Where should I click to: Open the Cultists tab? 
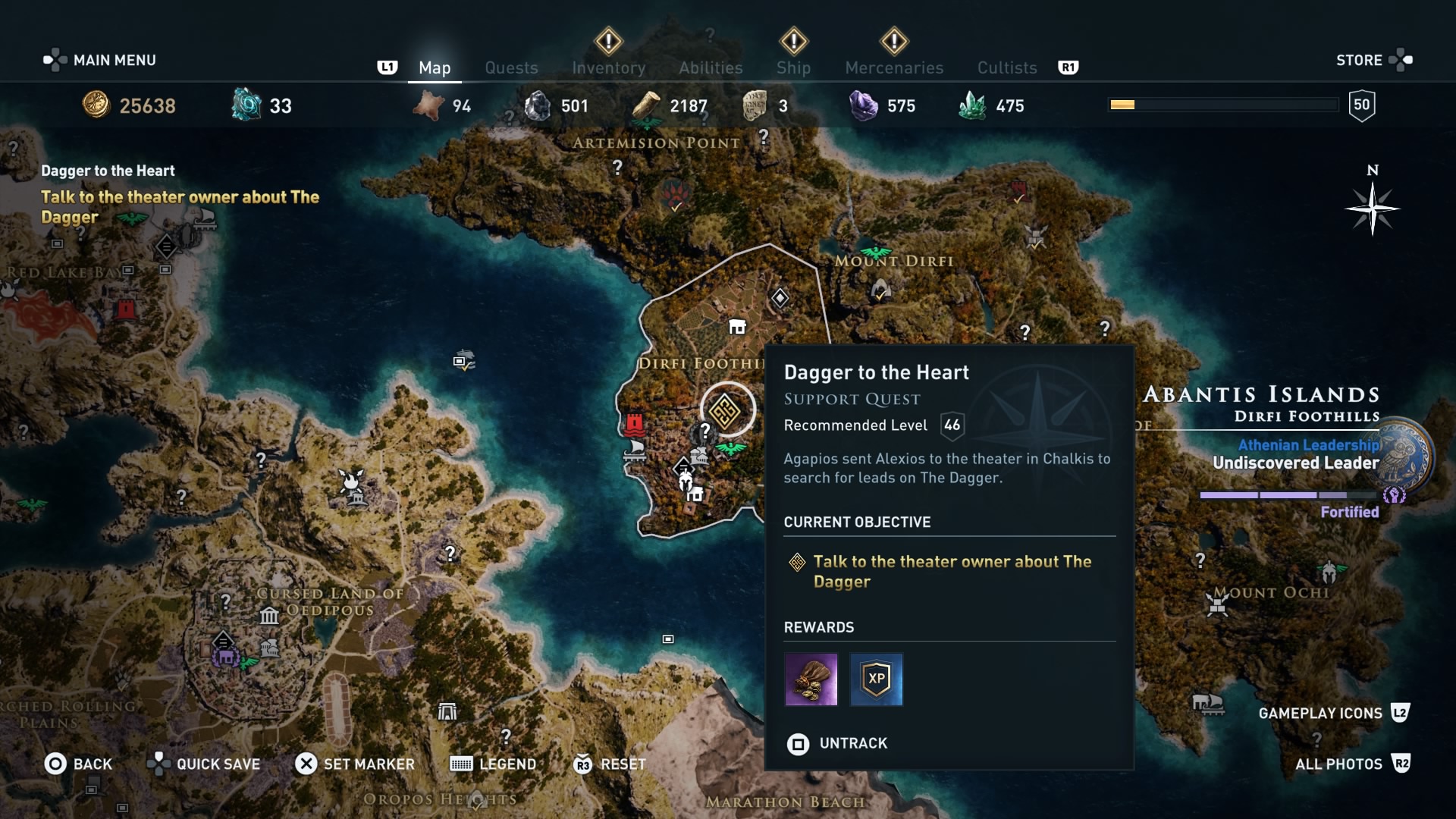pos(1006,67)
